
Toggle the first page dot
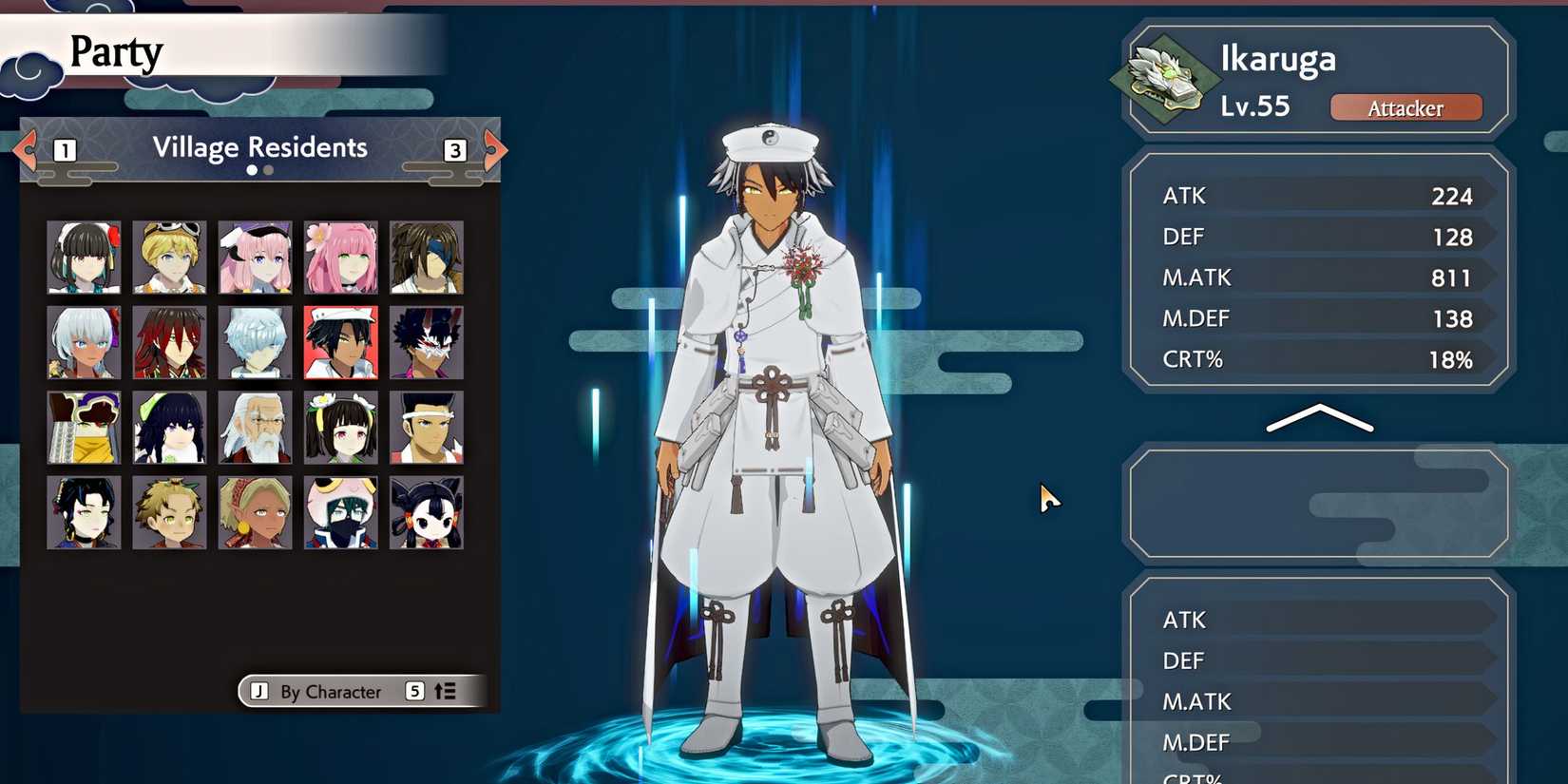click(251, 170)
